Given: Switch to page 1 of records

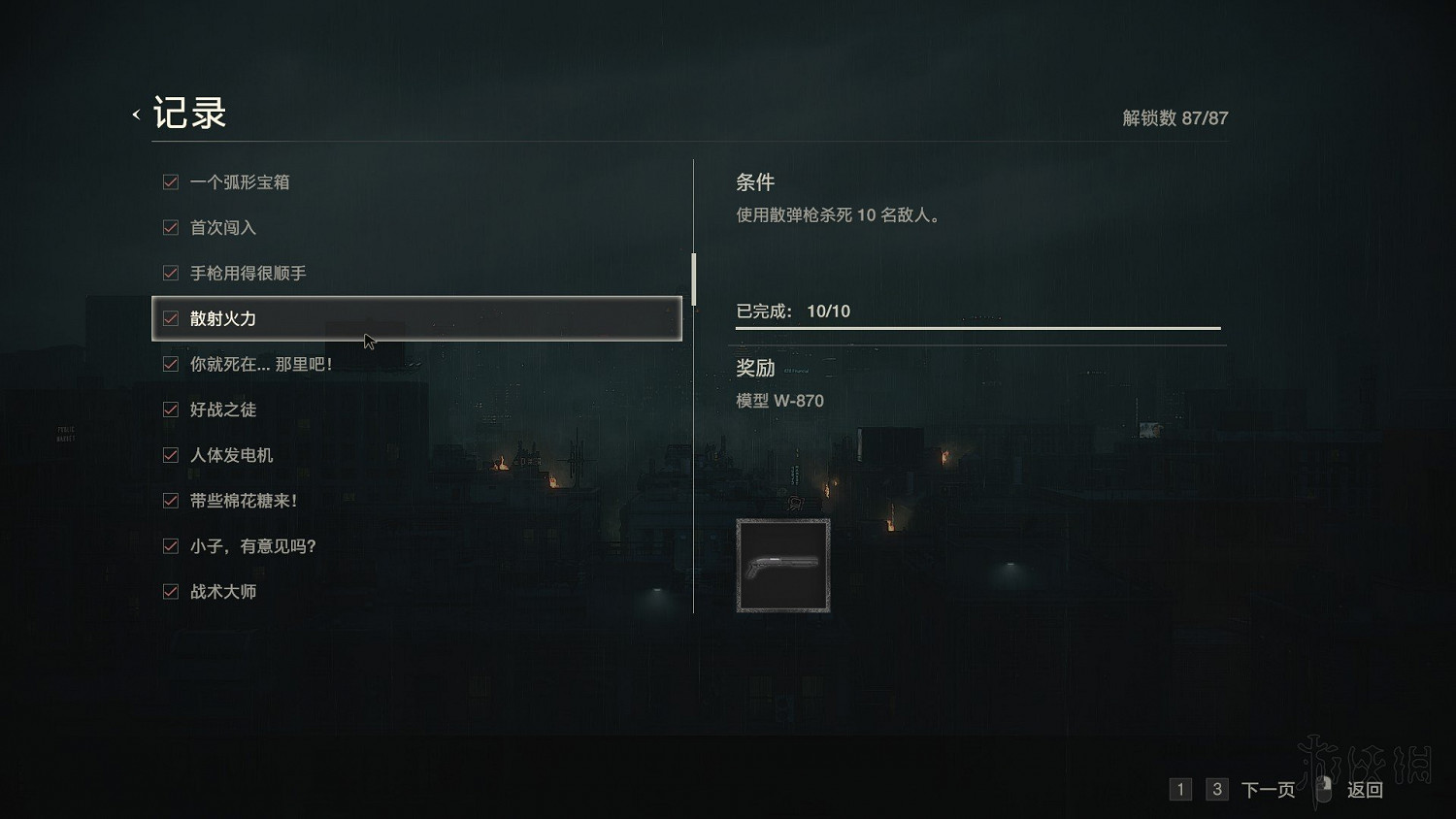Looking at the screenshot, I should (1180, 789).
